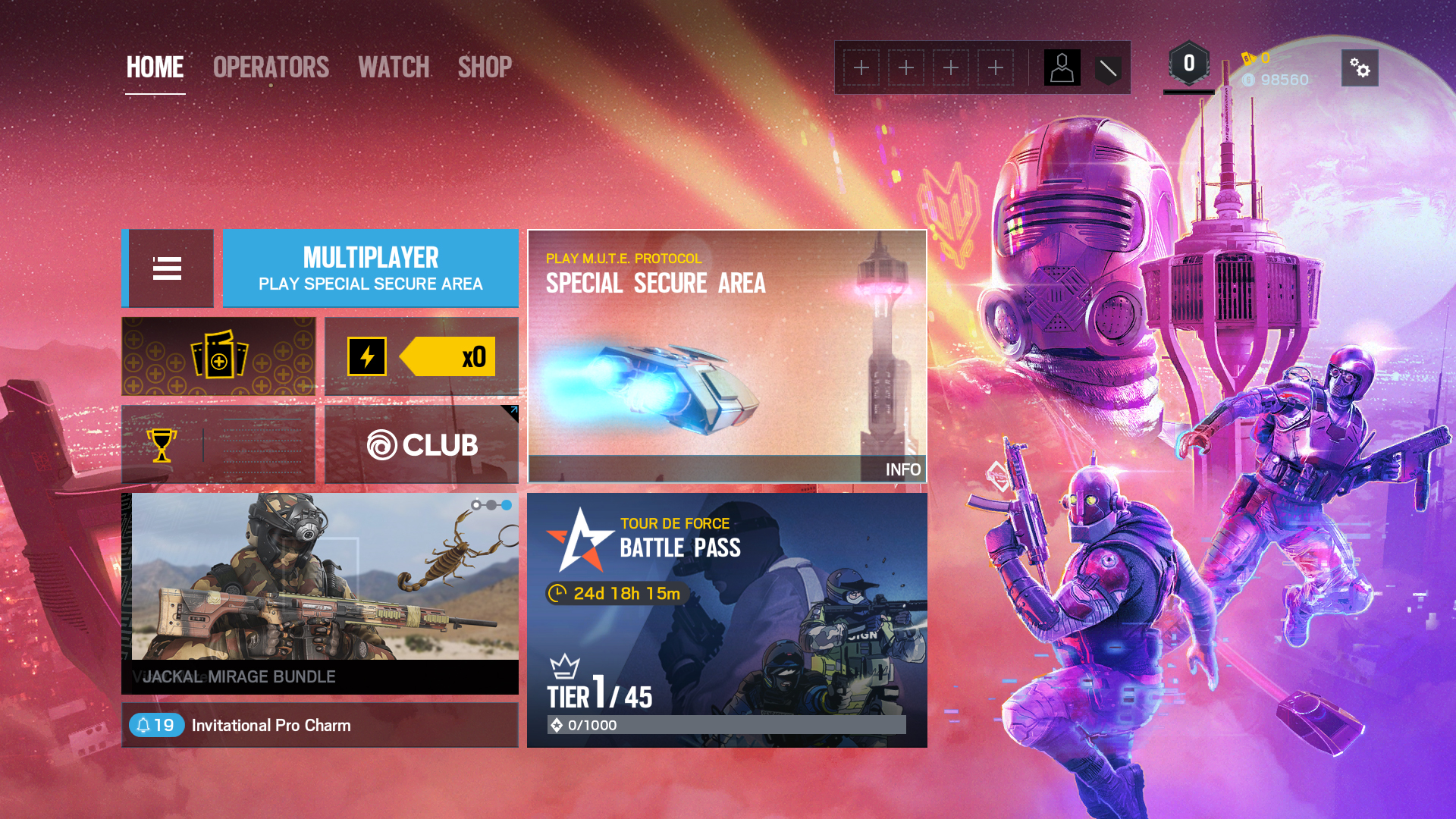
Task: Select the Home tab
Action: click(x=155, y=67)
